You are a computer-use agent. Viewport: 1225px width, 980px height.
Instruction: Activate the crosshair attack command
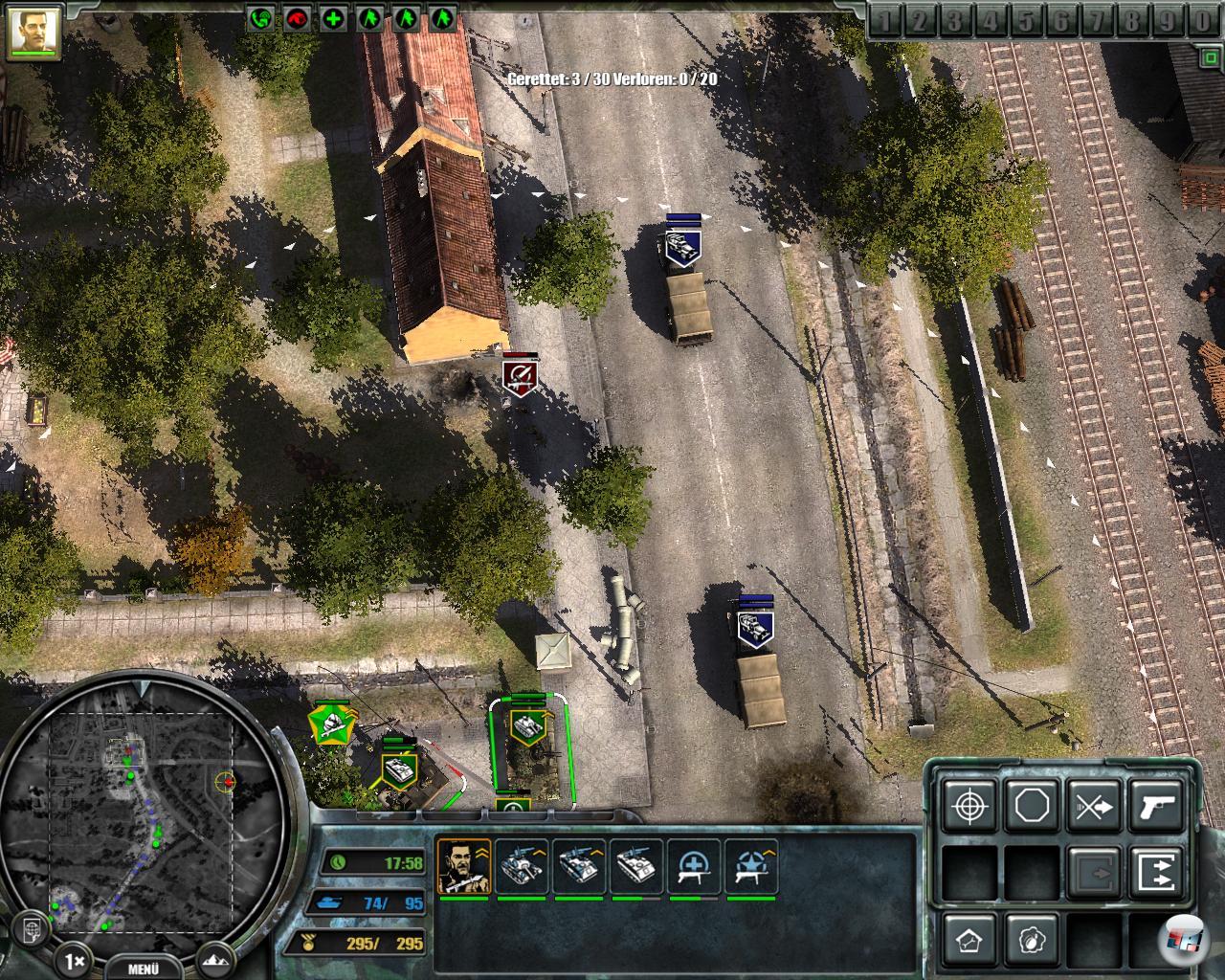(969, 806)
